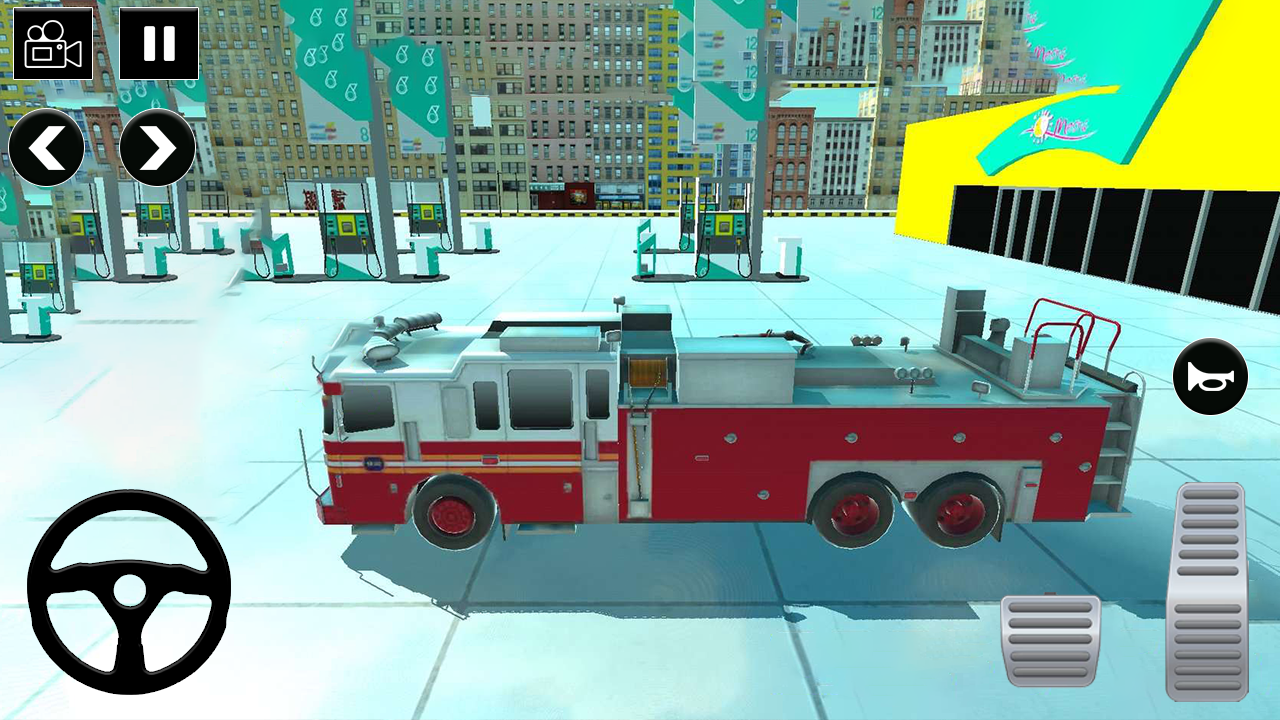Expand the left navigation chevron

point(48,147)
